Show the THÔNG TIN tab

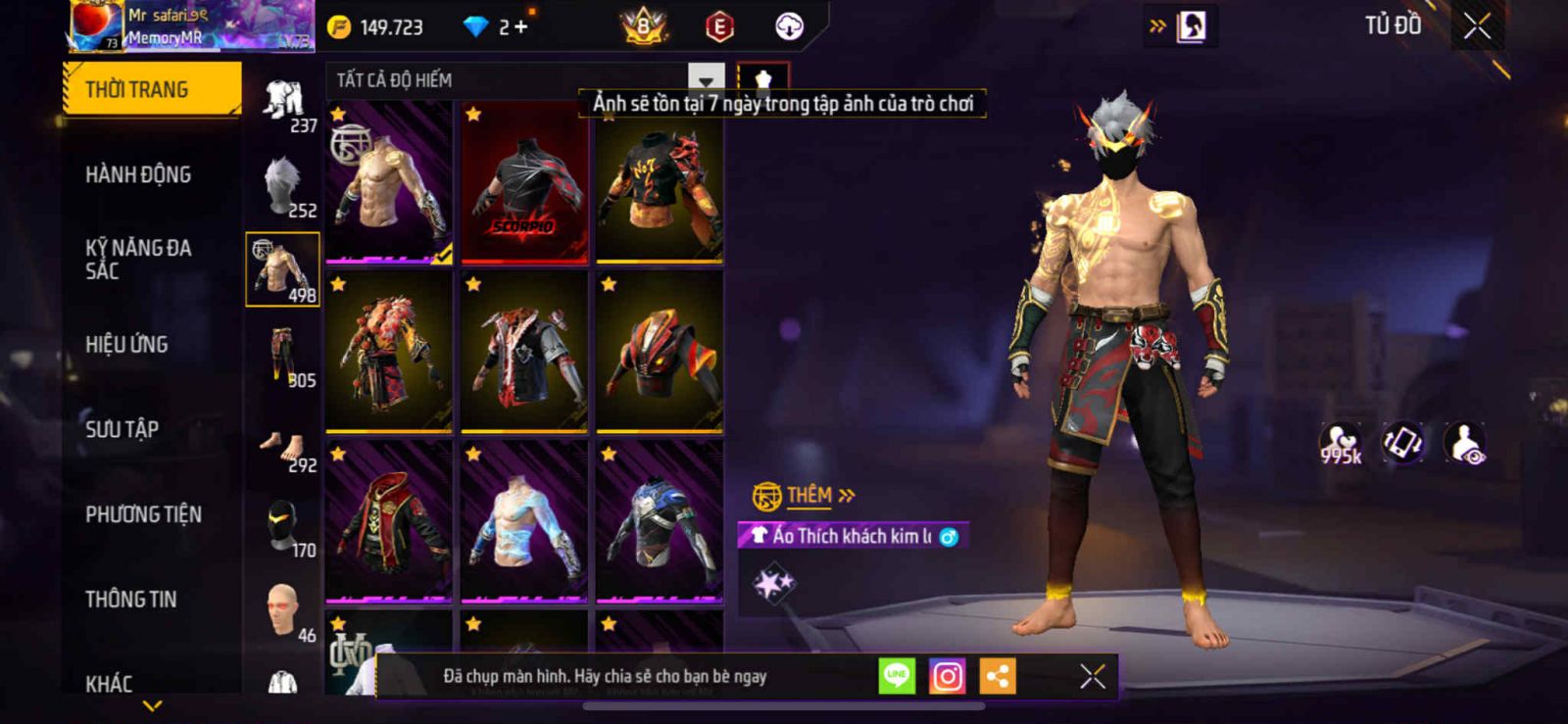[130, 599]
